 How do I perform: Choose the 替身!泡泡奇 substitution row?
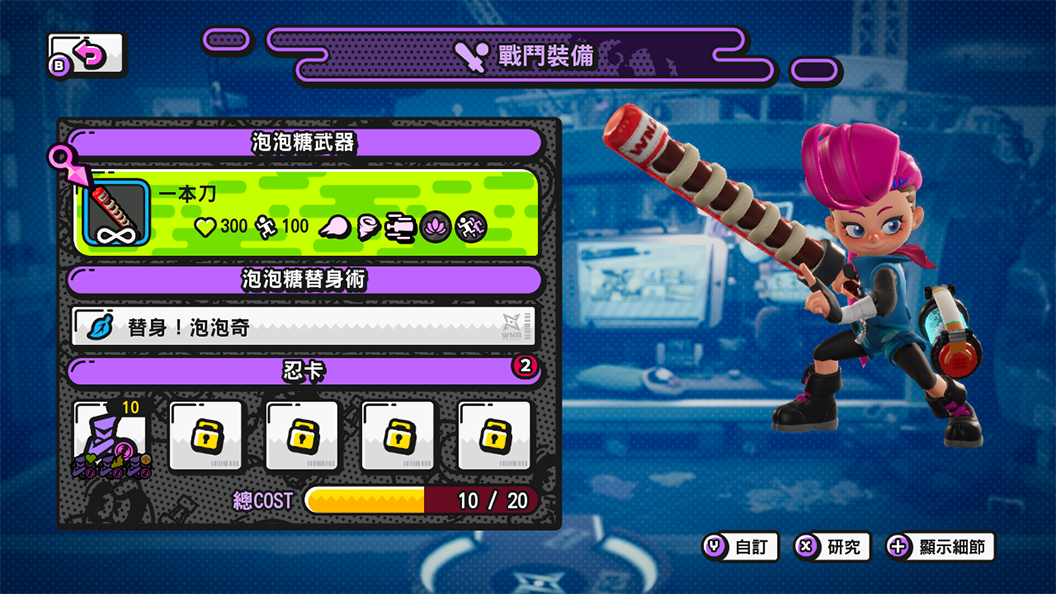click(x=304, y=327)
